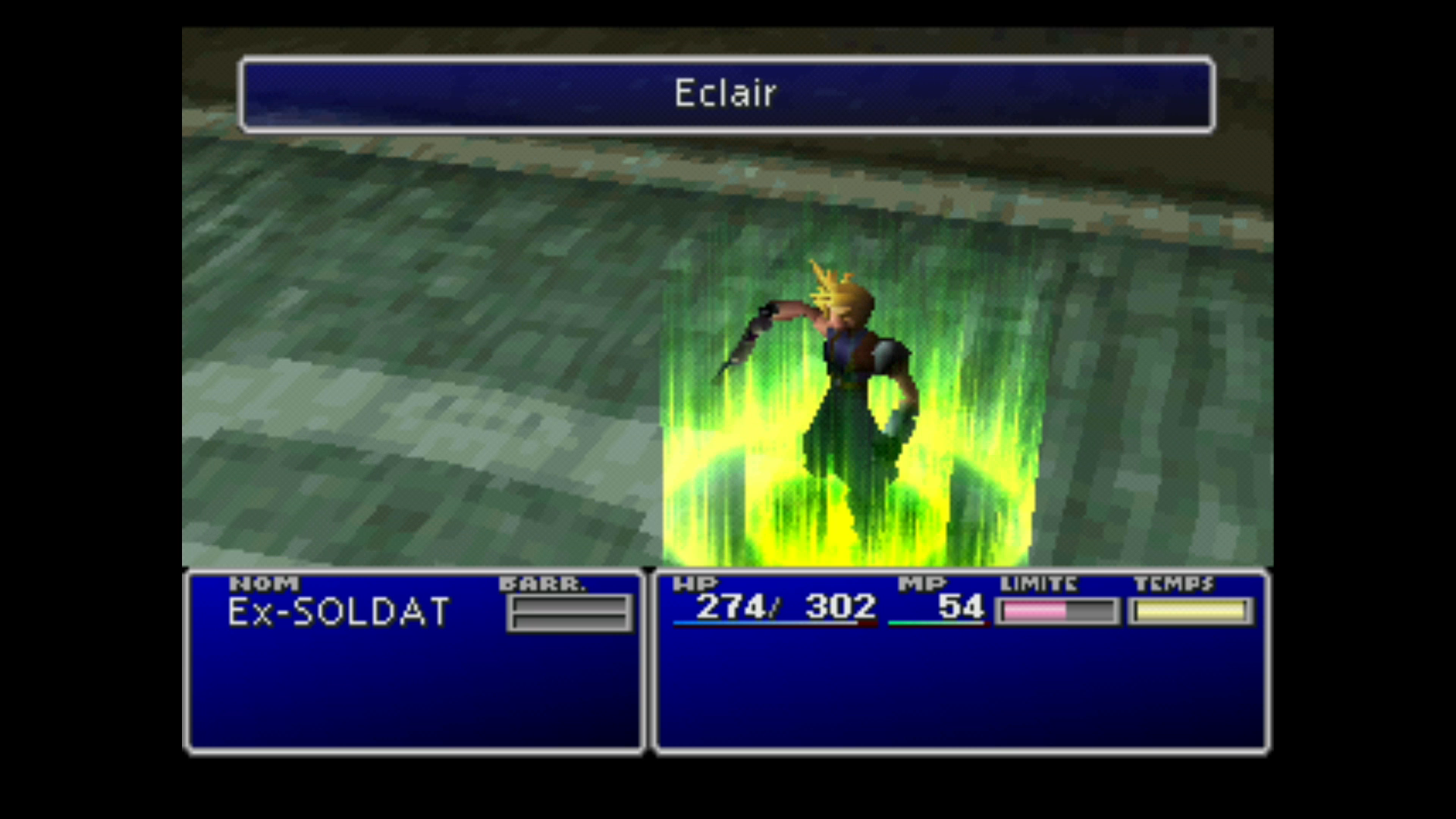Select the Ex-SOLDAT party member row
1456x819 pixels.
tap(338, 612)
